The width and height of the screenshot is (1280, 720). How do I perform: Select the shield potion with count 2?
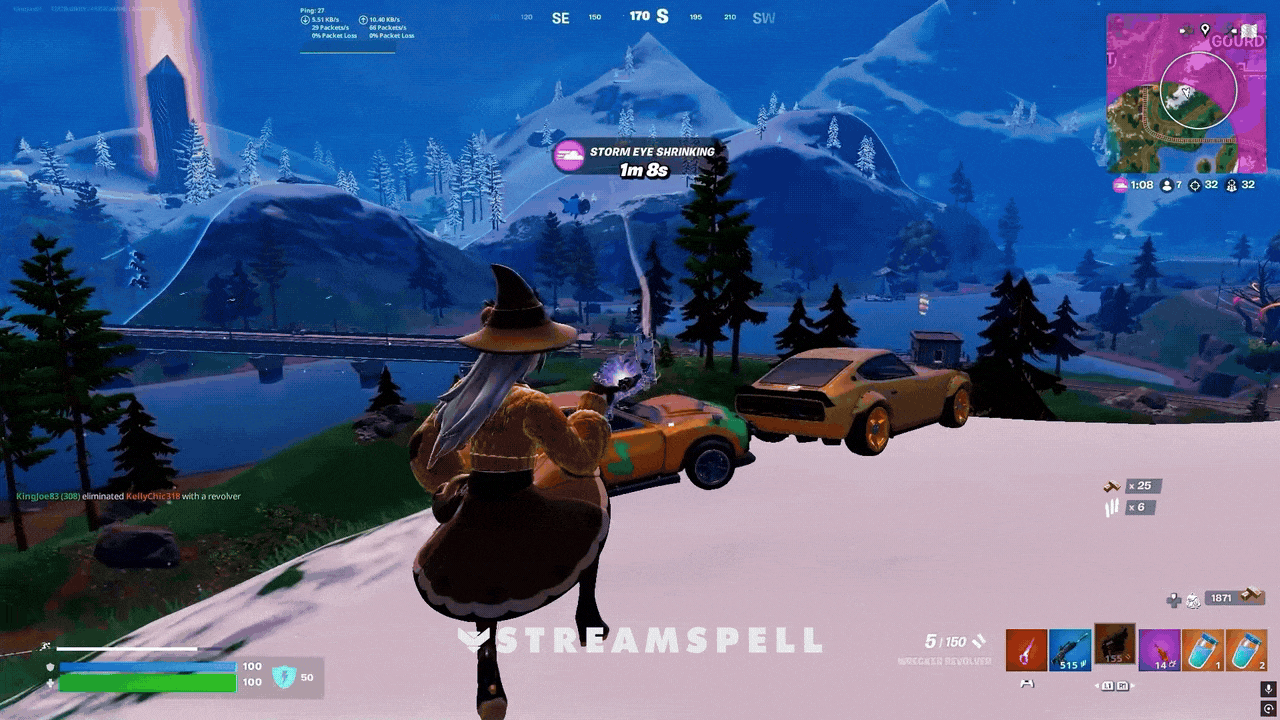click(x=1246, y=650)
